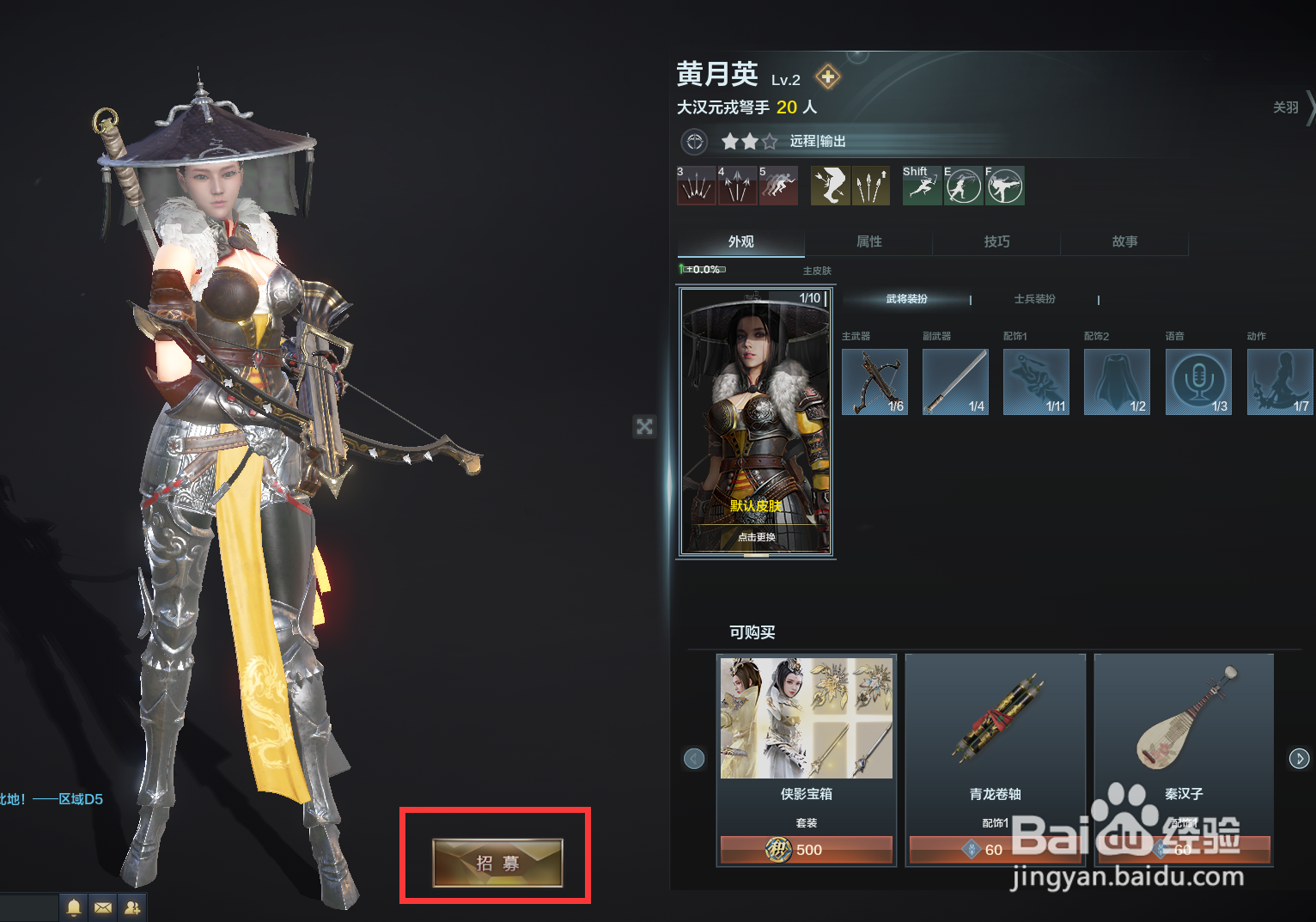The image size is (1316, 922).
Task: Open the 技巧 tab
Action: (996, 241)
